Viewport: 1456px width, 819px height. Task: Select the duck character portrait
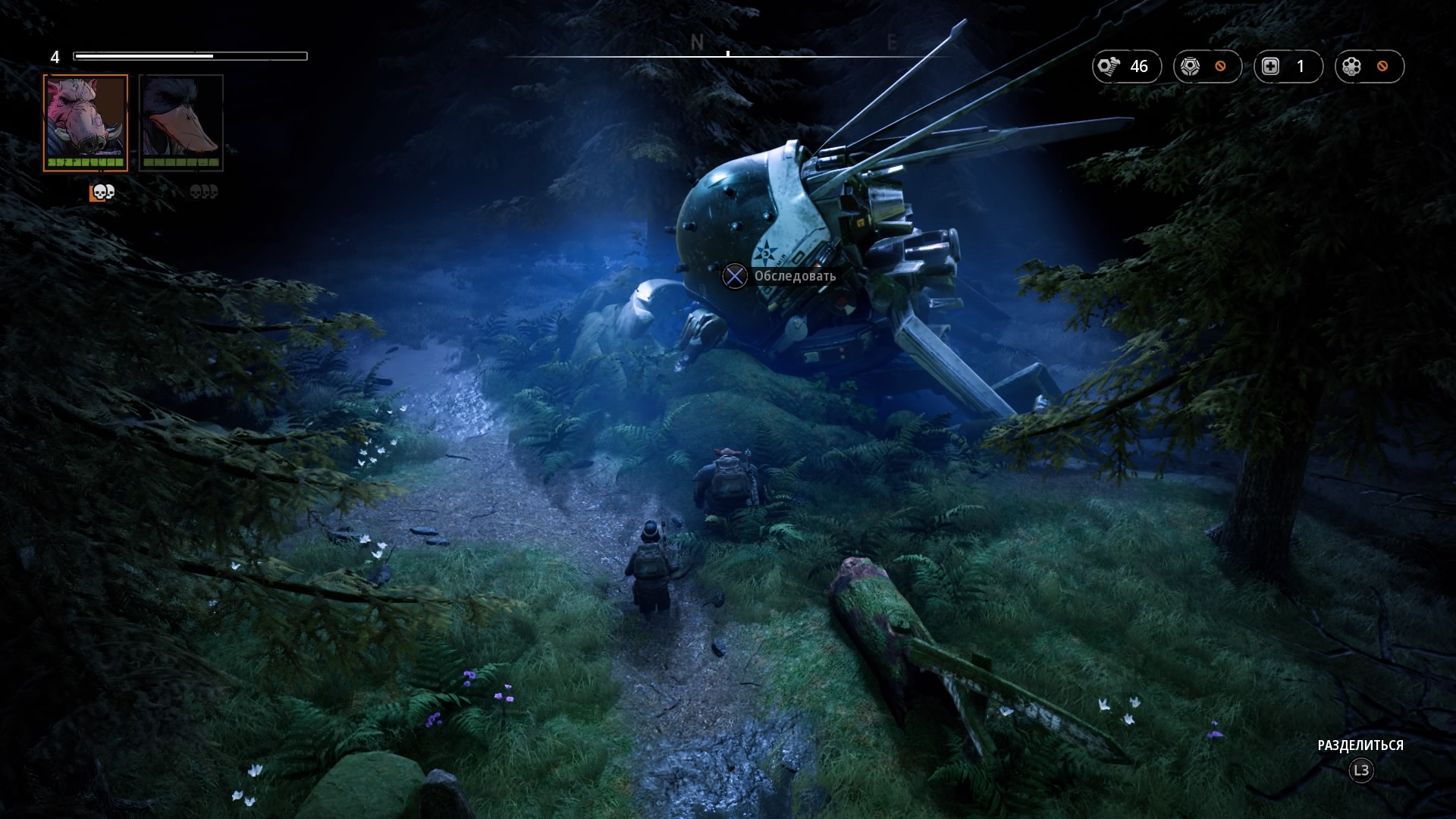pos(181,122)
